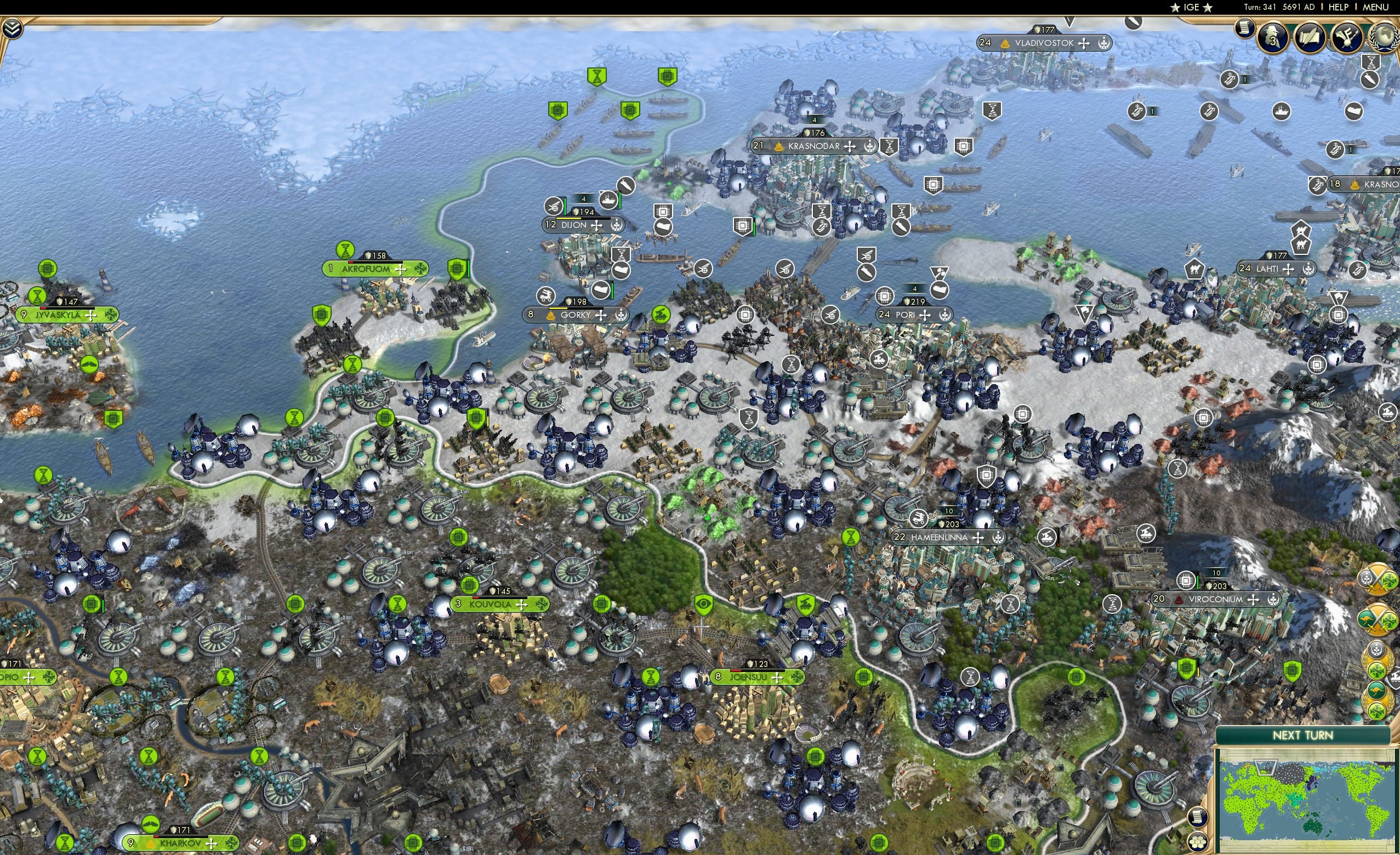Open HELP from the top bar
Screen dimensions: 1400x855
click(1339, 7)
